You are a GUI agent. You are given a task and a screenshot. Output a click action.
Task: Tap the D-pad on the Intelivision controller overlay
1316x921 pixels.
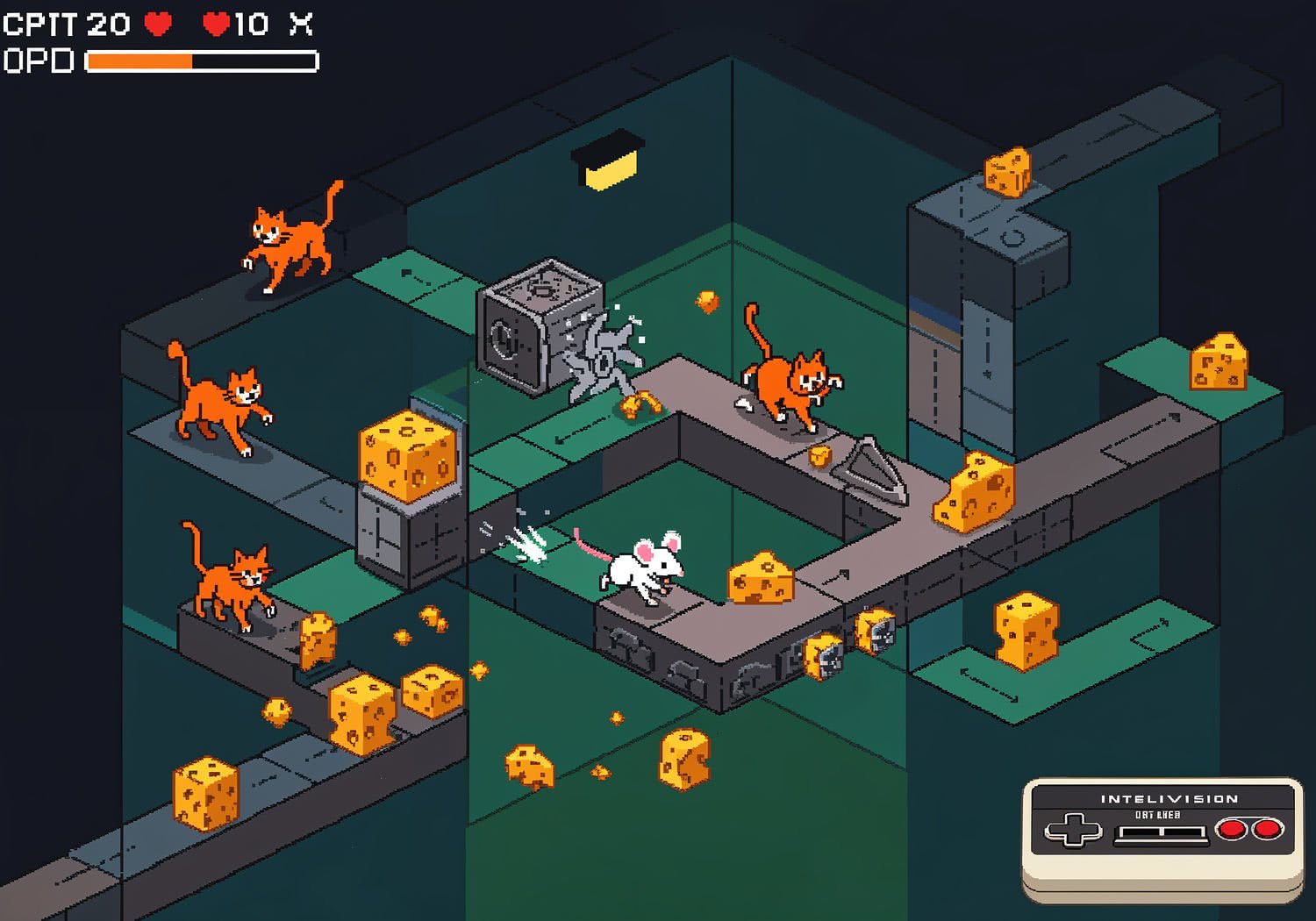pos(1072,830)
